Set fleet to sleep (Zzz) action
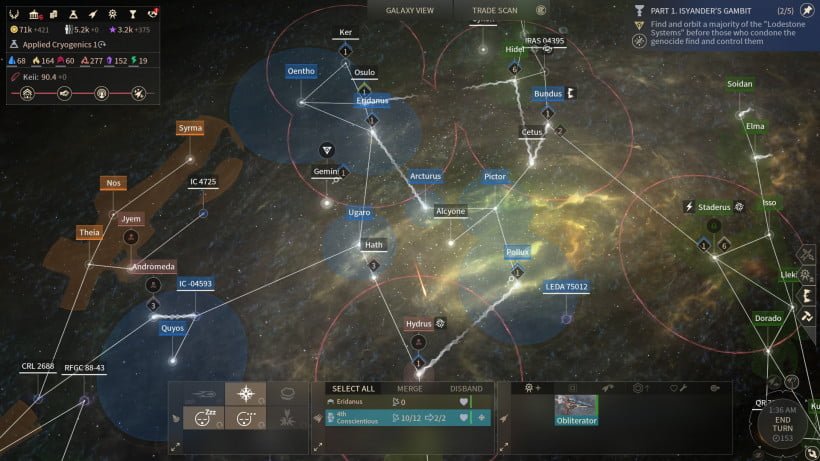The height and width of the screenshot is (461, 820). 204,417
